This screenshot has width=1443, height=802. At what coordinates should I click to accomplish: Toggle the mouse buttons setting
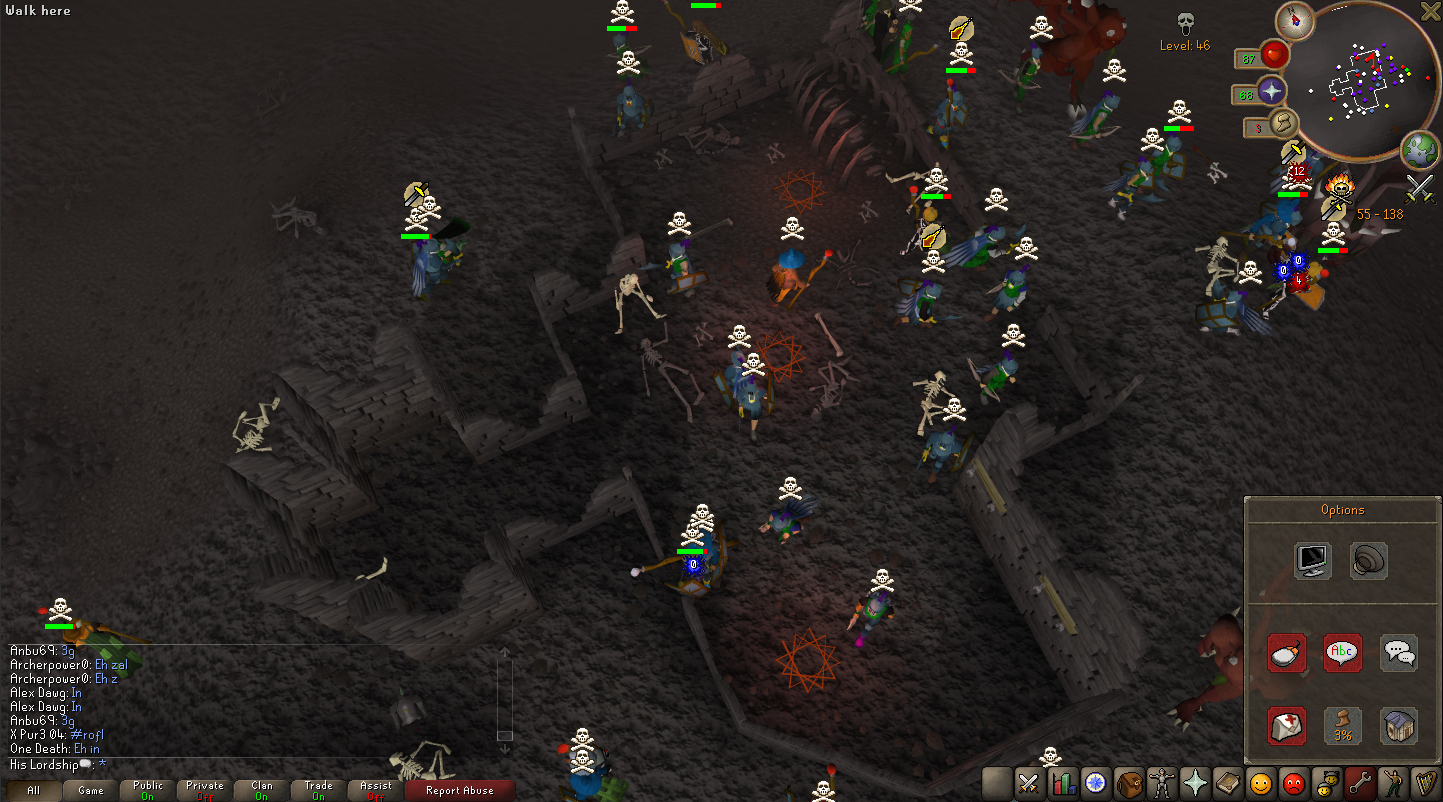click(x=1287, y=653)
